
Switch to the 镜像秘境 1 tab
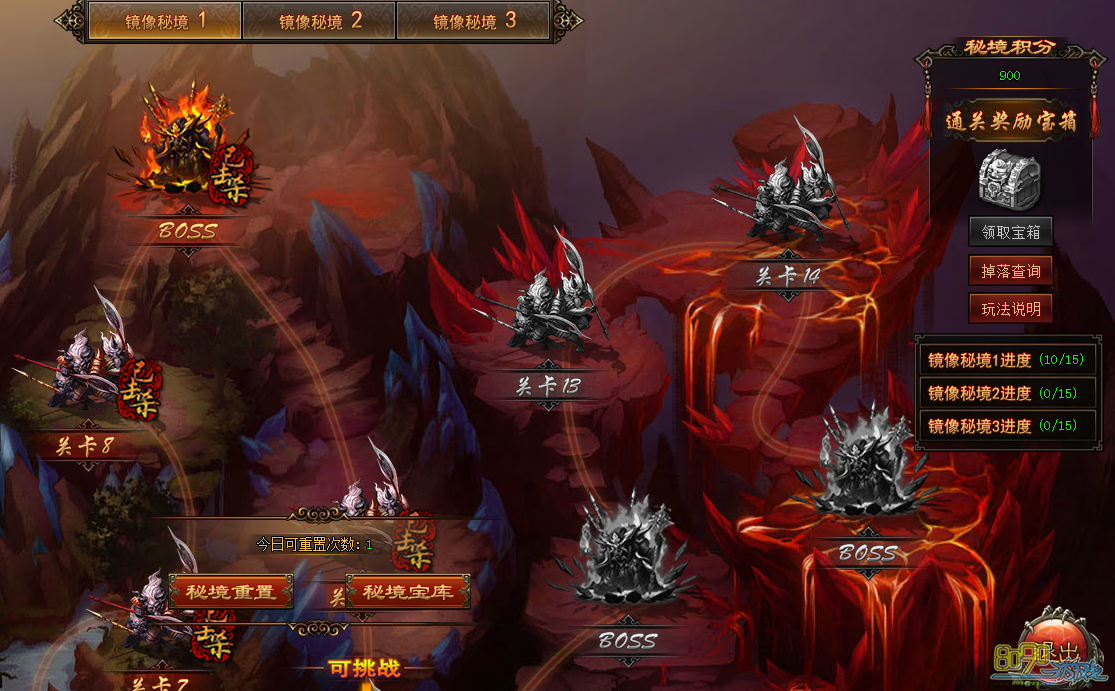tap(165, 21)
